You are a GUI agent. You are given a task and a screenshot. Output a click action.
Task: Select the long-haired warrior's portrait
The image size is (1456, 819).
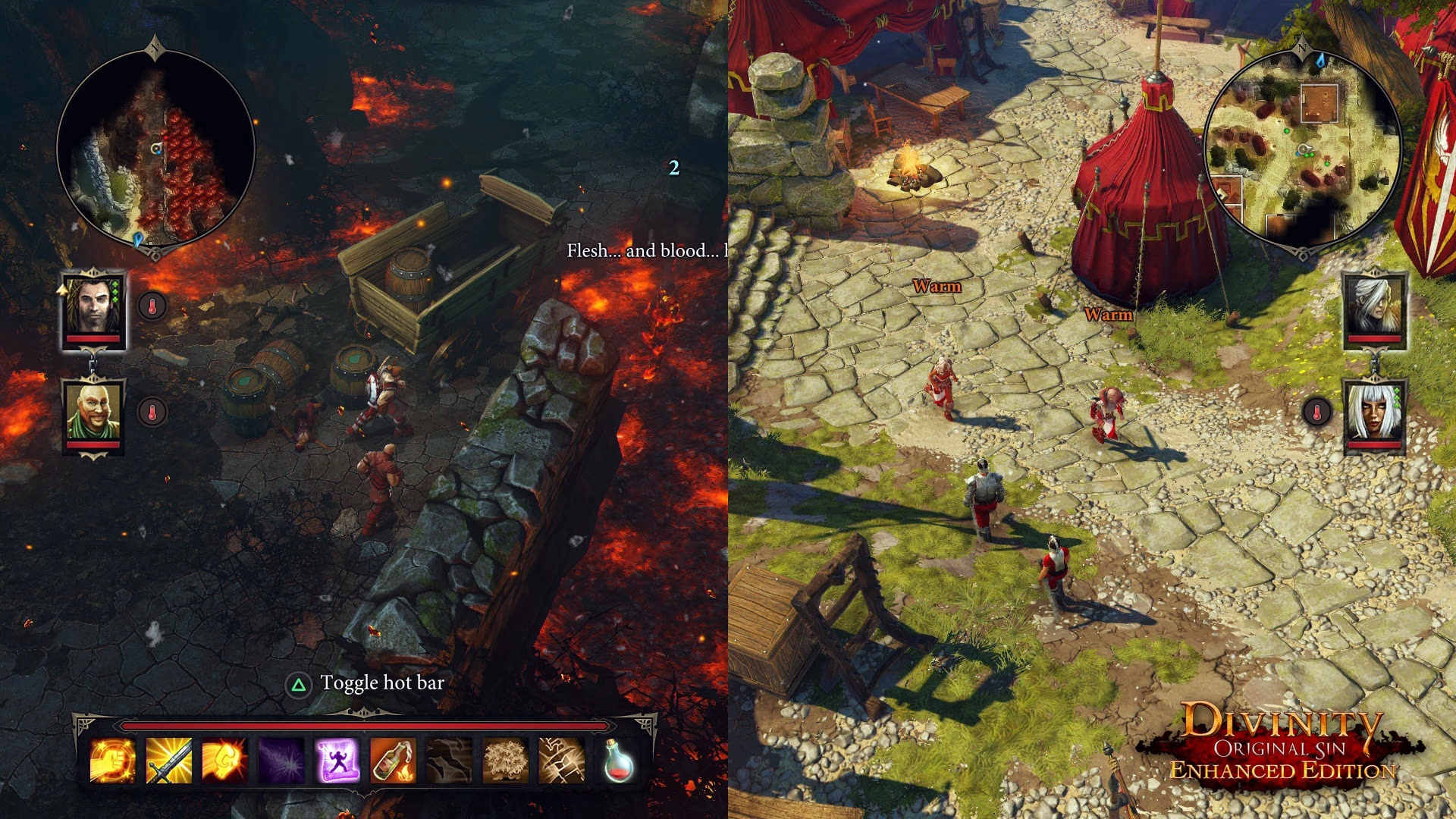click(x=92, y=303)
